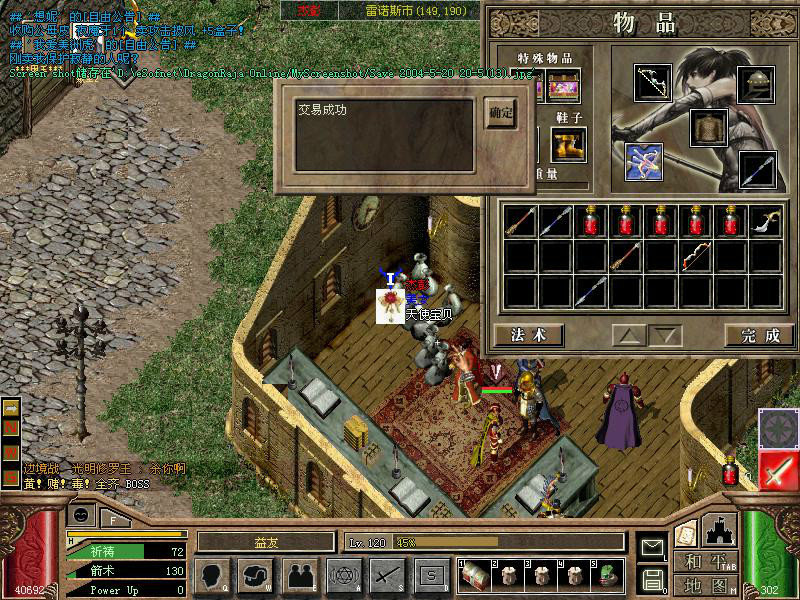Select the equipped bow slot
Viewport: 800px width, 600px height.
coord(654,84)
